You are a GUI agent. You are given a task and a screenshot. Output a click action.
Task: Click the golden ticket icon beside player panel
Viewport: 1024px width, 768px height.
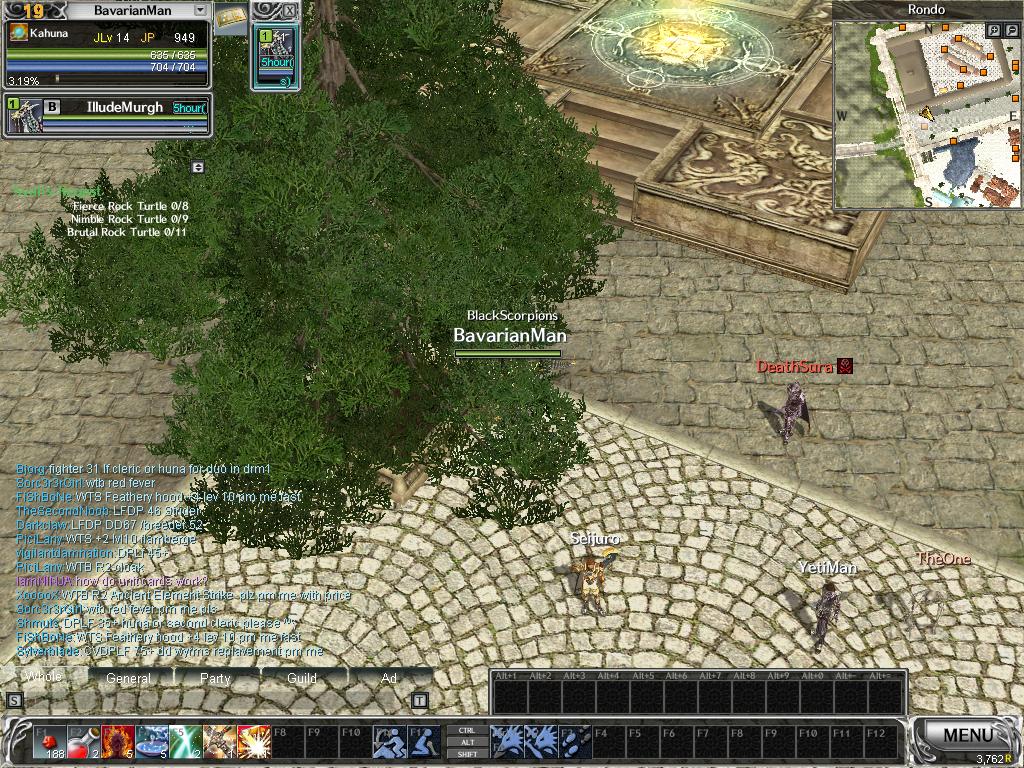pyautogui.click(x=231, y=17)
